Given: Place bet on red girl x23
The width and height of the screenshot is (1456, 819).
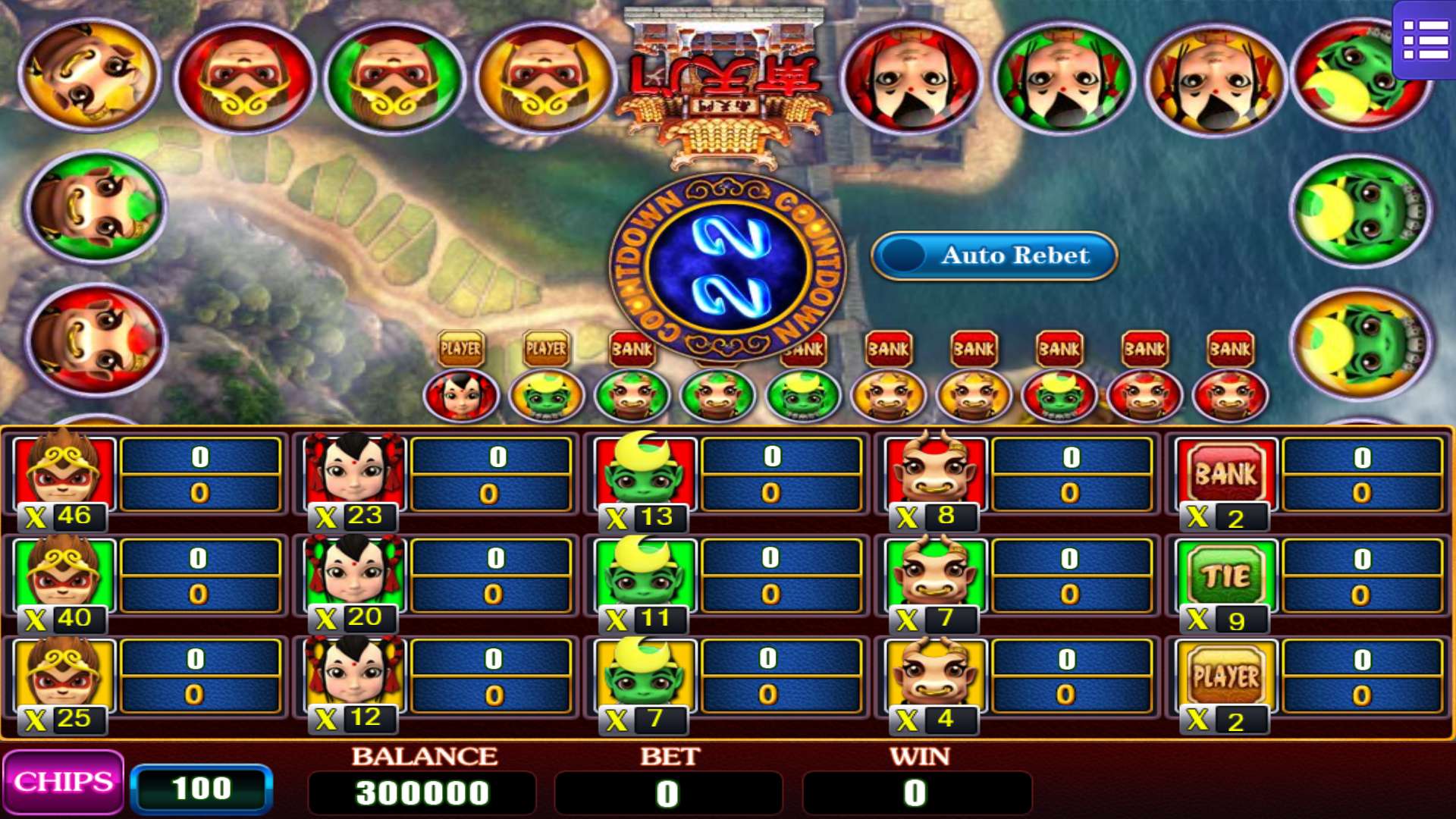Looking at the screenshot, I should click(x=355, y=475).
